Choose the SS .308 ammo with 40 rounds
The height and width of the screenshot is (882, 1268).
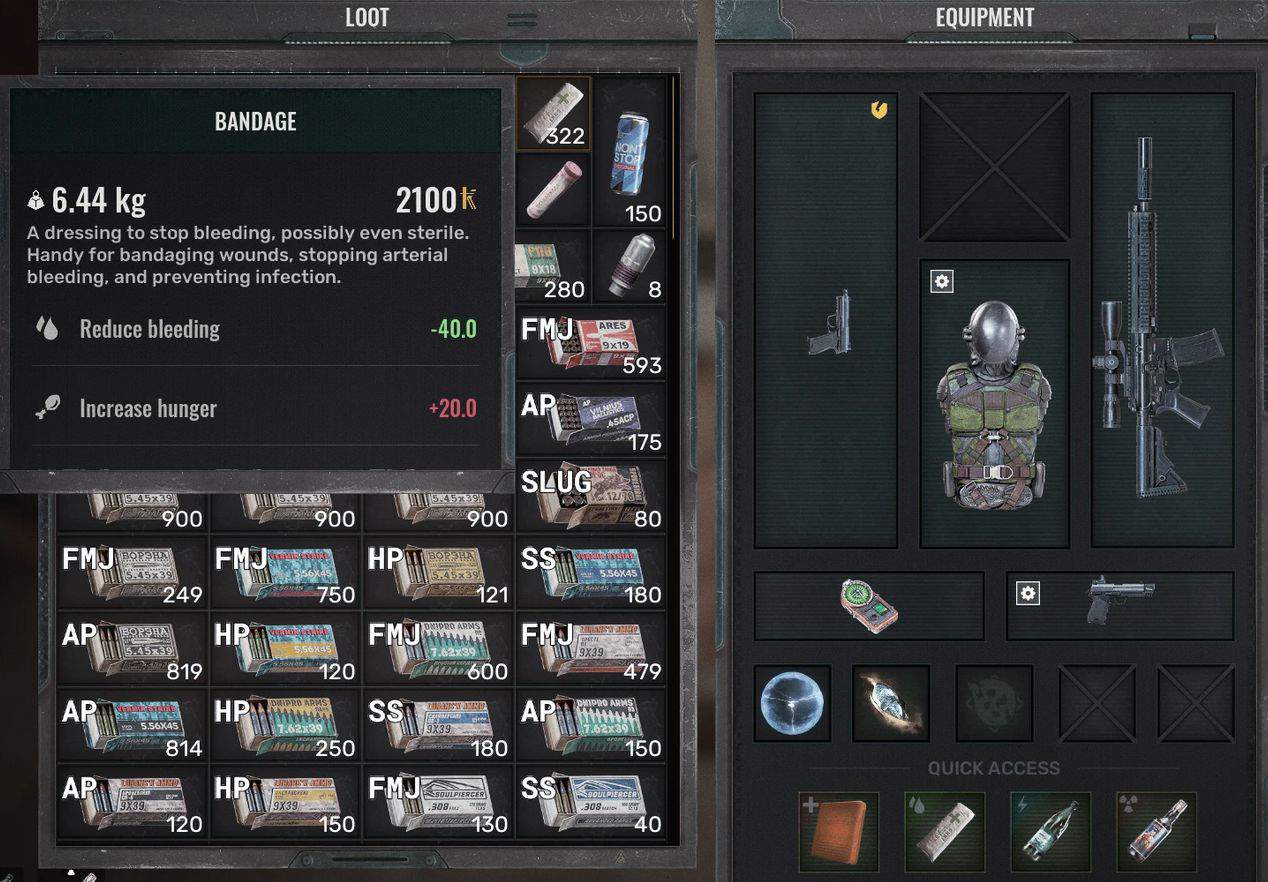(592, 802)
